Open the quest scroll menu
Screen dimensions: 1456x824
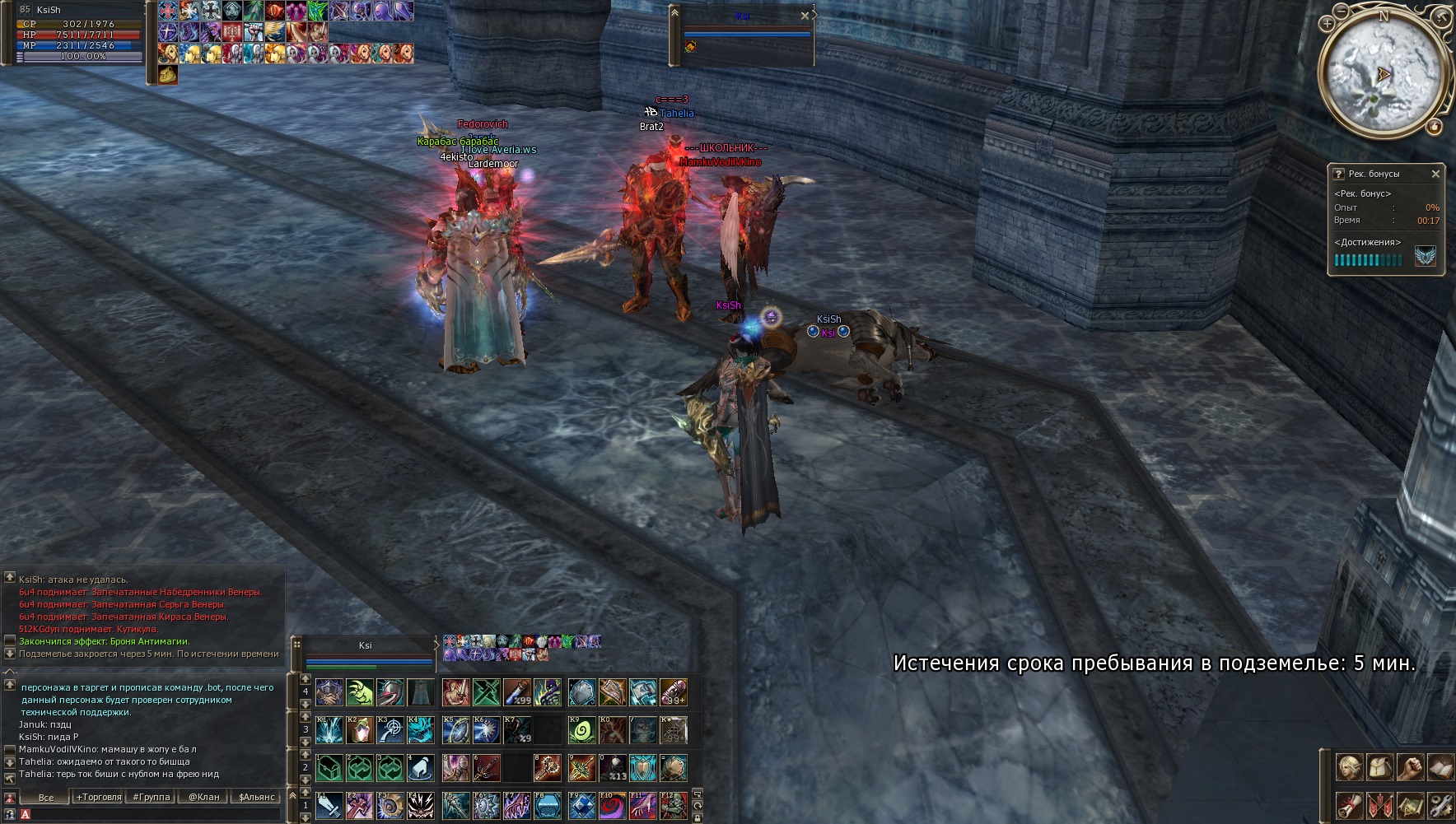pyautogui.click(x=1350, y=804)
